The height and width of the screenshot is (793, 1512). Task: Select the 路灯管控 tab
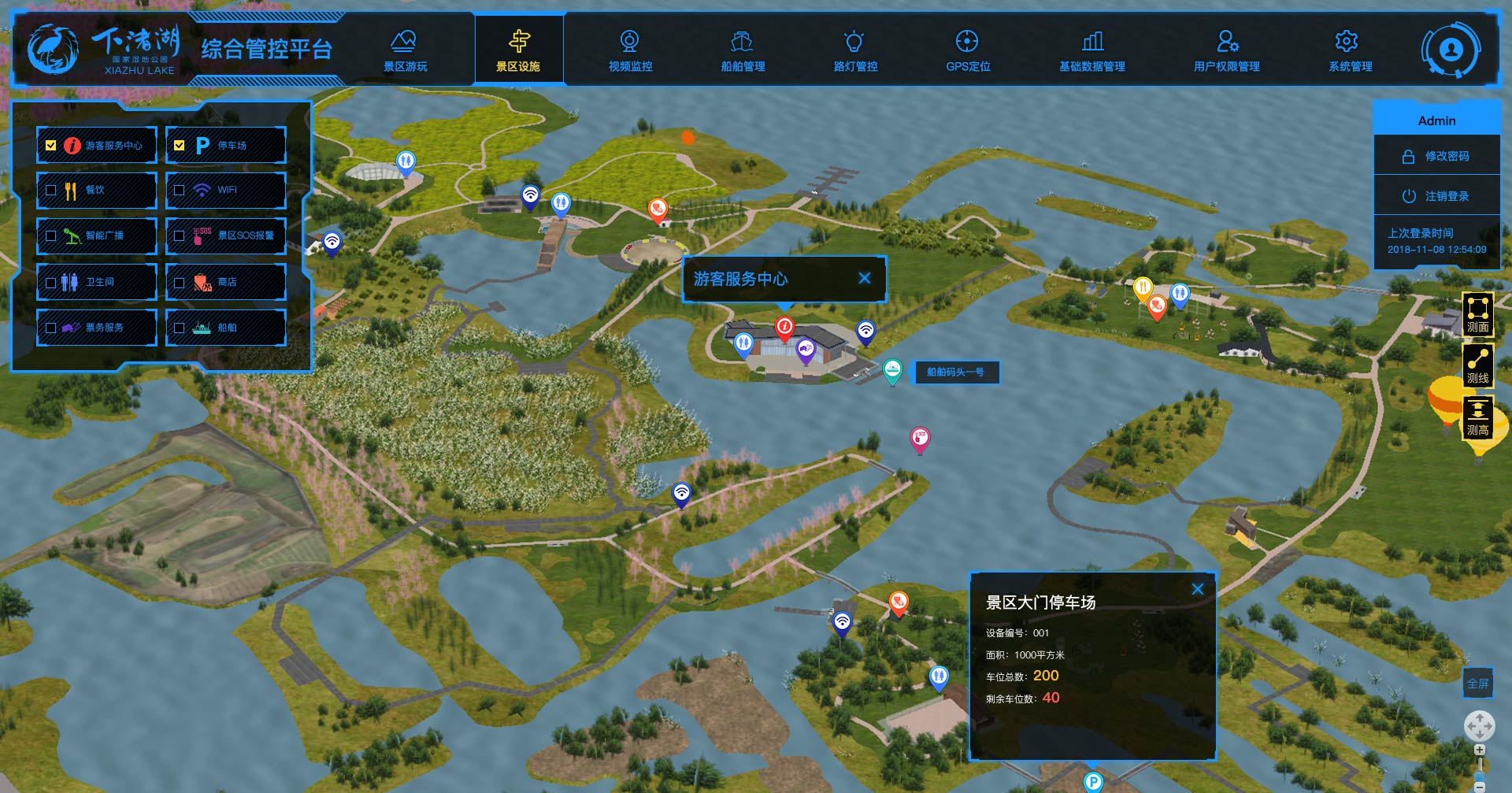click(855, 50)
